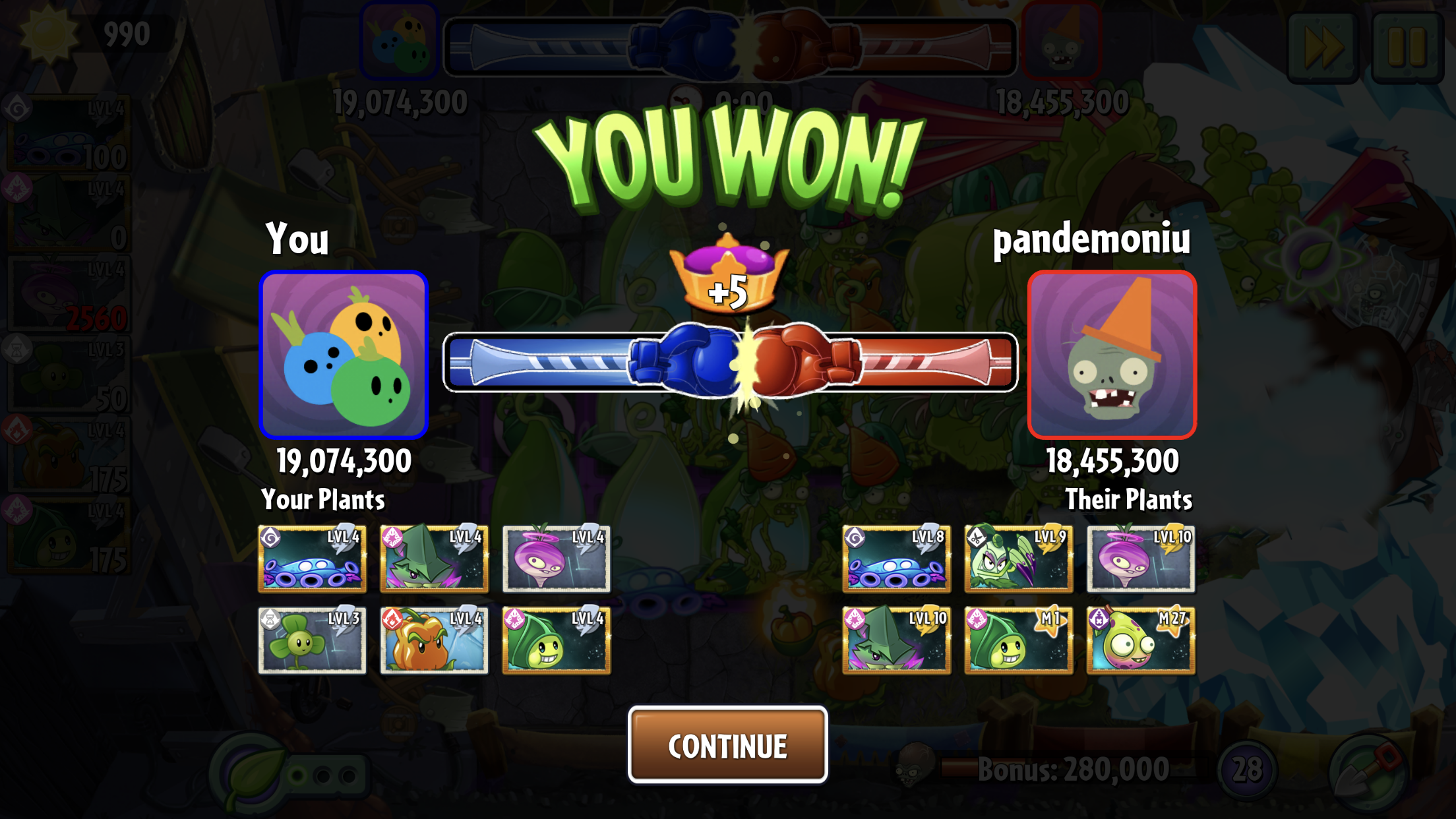View opponent's LVL 10 purple turnip card
This screenshot has width=1456, height=819.
1141,559
